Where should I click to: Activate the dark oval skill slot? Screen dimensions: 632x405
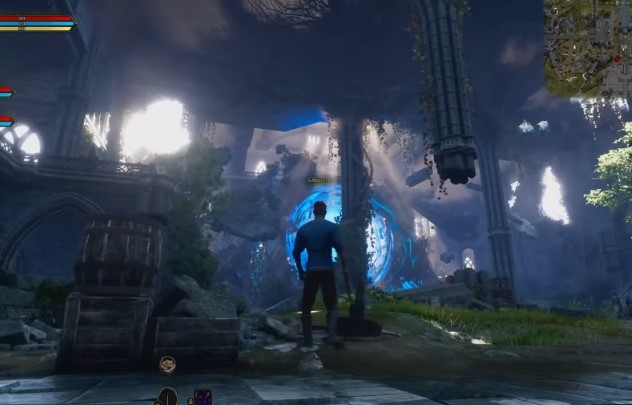point(168,396)
